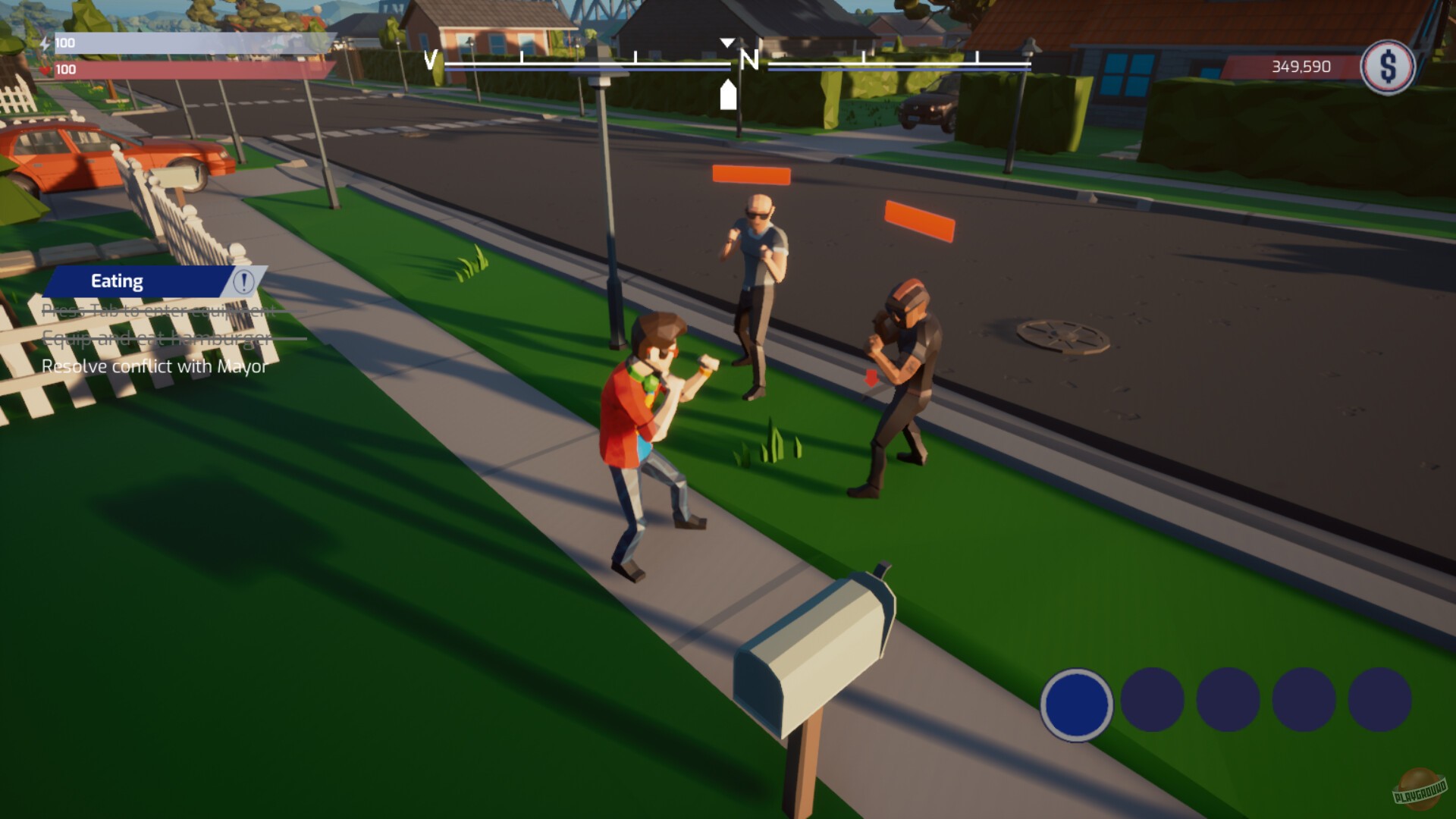Click the N letter on the compass bar
This screenshot has height=819, width=1456.
click(749, 58)
